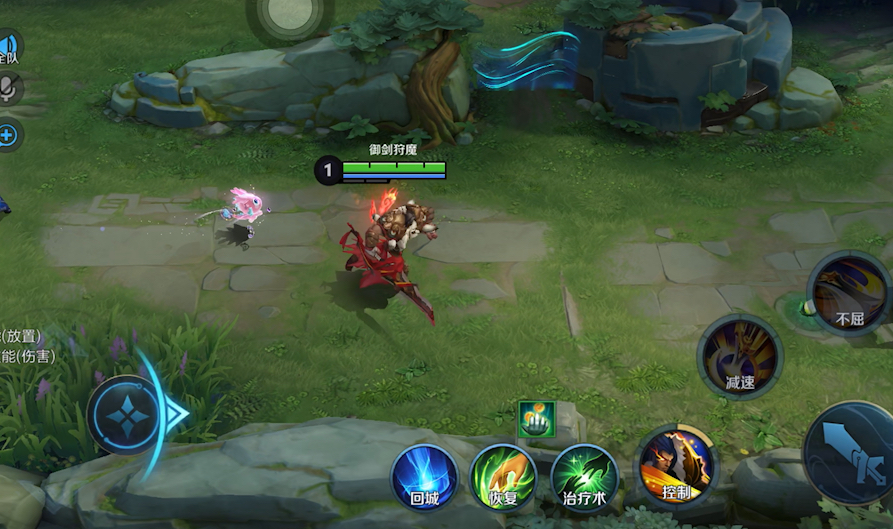
Task: Cast the 治疗术 healing spell
Action: 584,477
